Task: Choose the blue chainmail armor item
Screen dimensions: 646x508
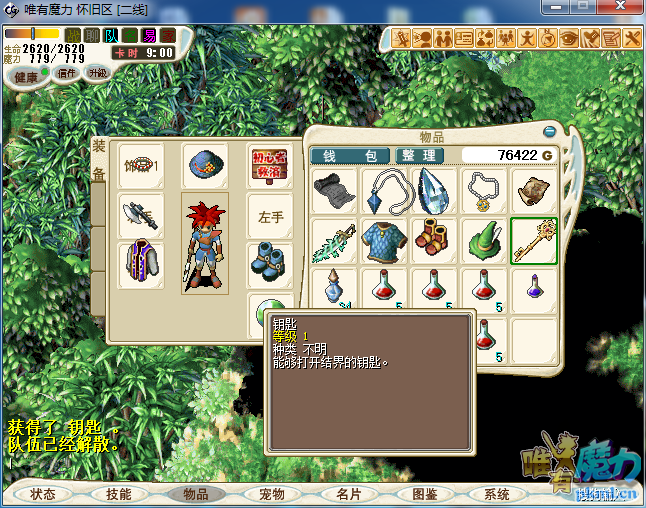Action: click(383, 241)
